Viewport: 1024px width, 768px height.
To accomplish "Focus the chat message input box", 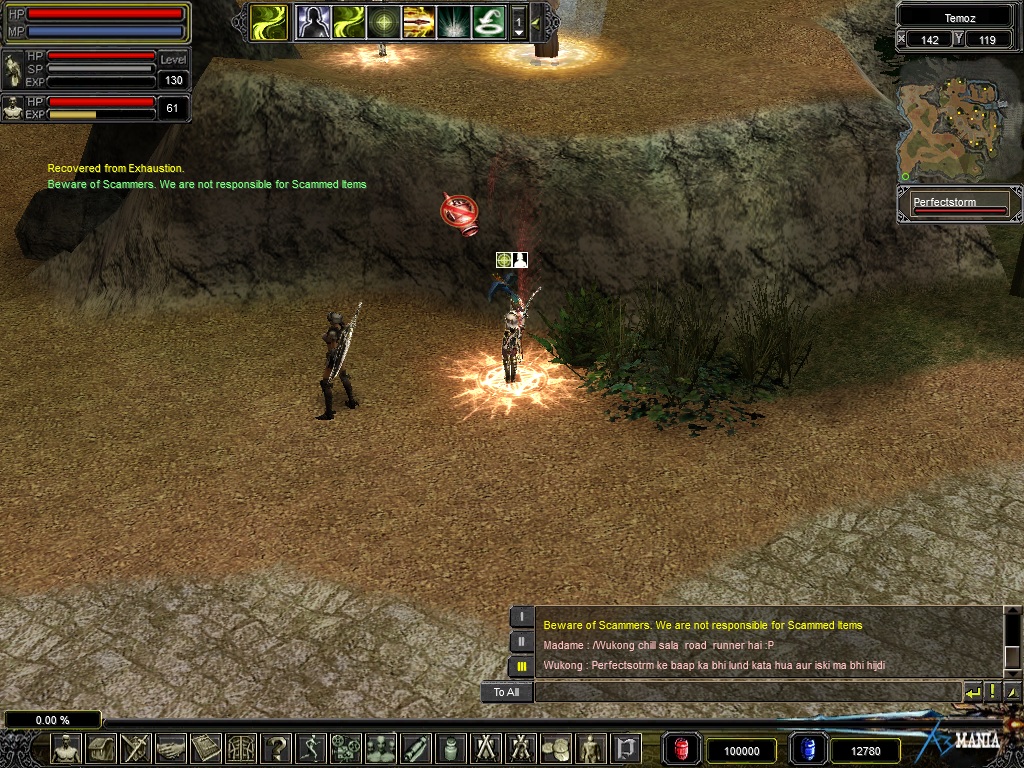I will point(746,692).
